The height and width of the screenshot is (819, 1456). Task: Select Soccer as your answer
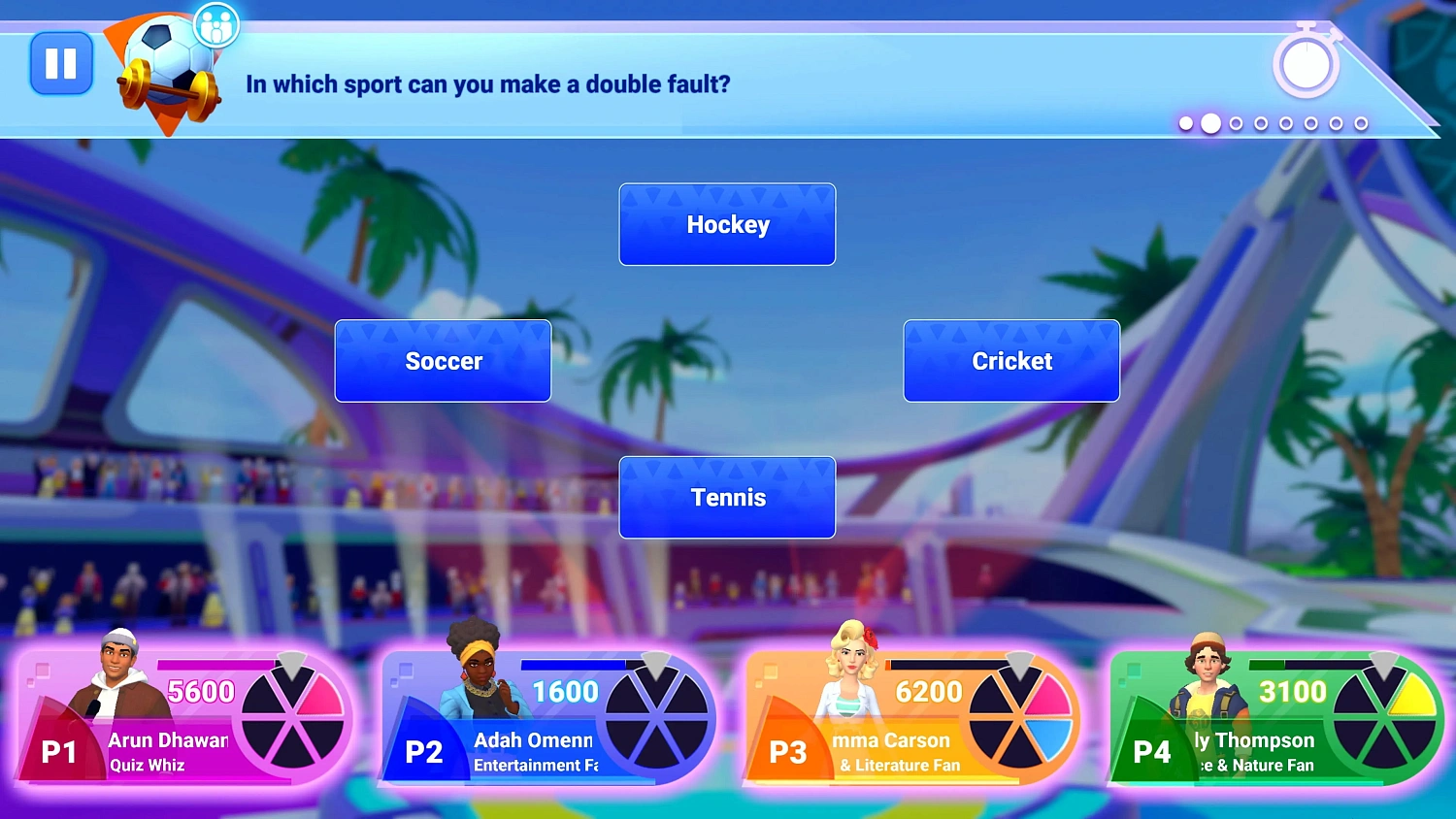[x=443, y=361]
